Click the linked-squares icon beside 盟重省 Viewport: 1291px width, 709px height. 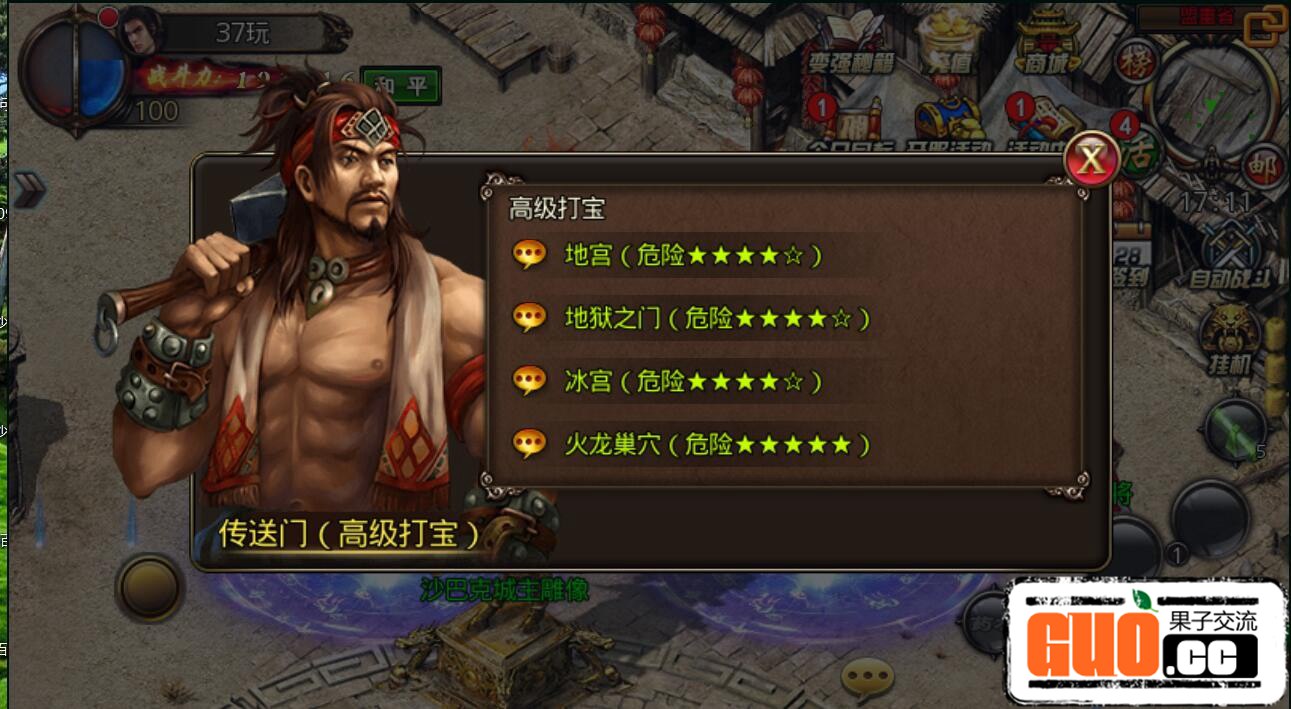[1266, 25]
